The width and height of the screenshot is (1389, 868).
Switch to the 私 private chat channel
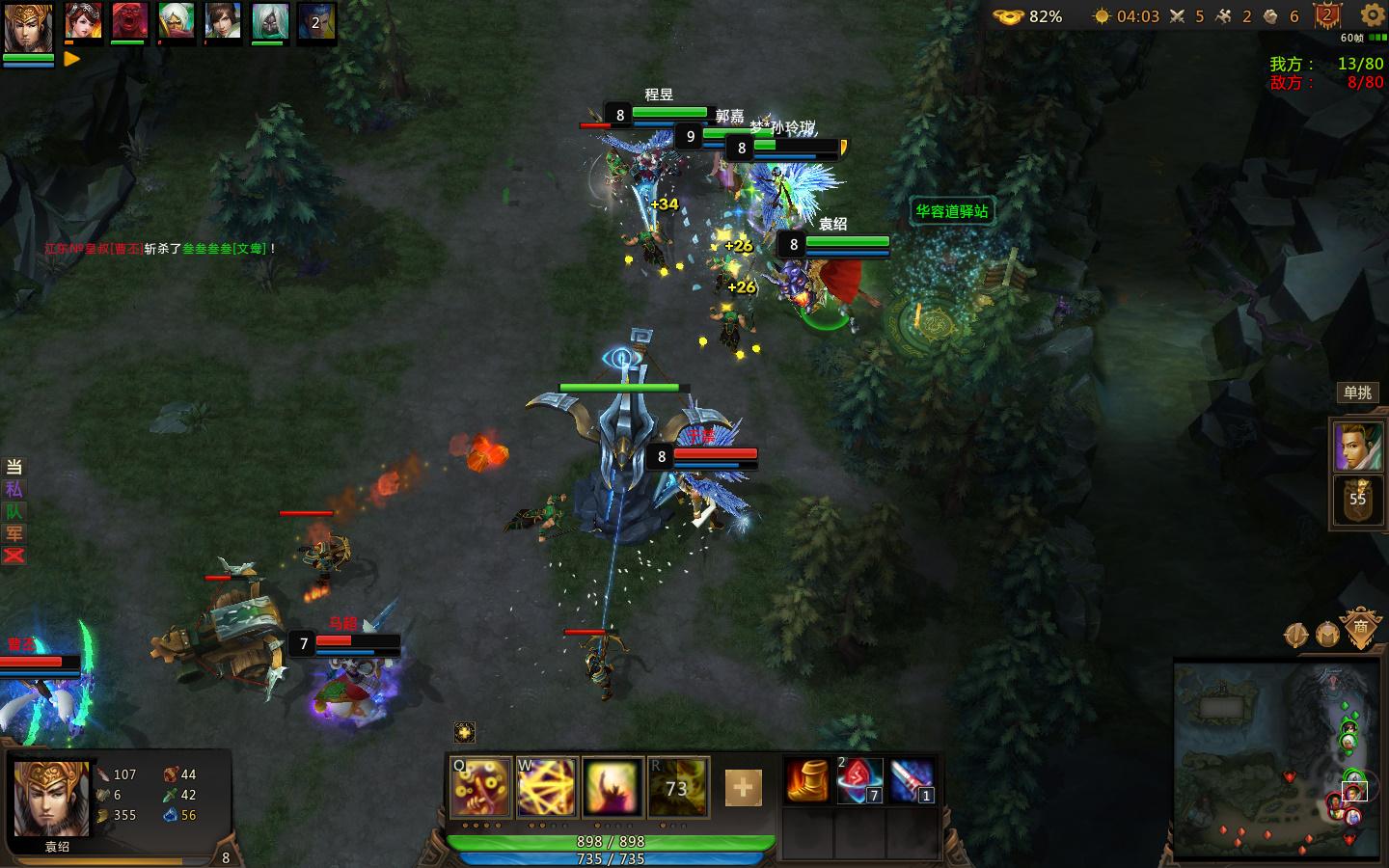coord(13,490)
